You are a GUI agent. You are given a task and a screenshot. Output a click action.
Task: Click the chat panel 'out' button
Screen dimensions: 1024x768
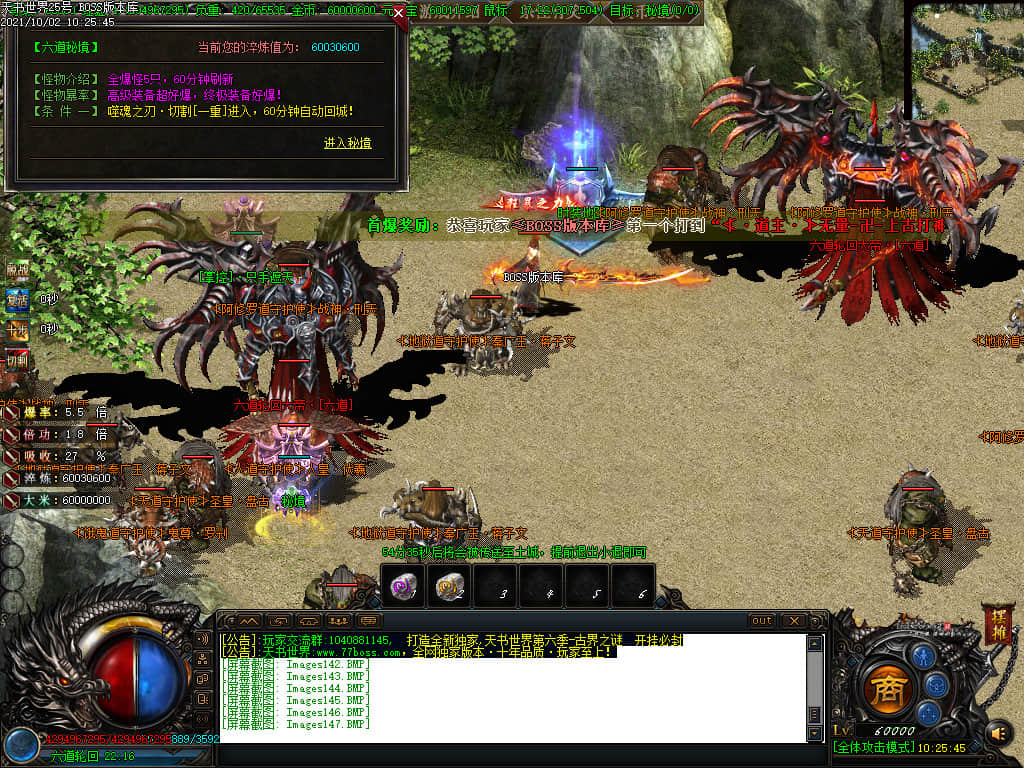[x=762, y=621]
